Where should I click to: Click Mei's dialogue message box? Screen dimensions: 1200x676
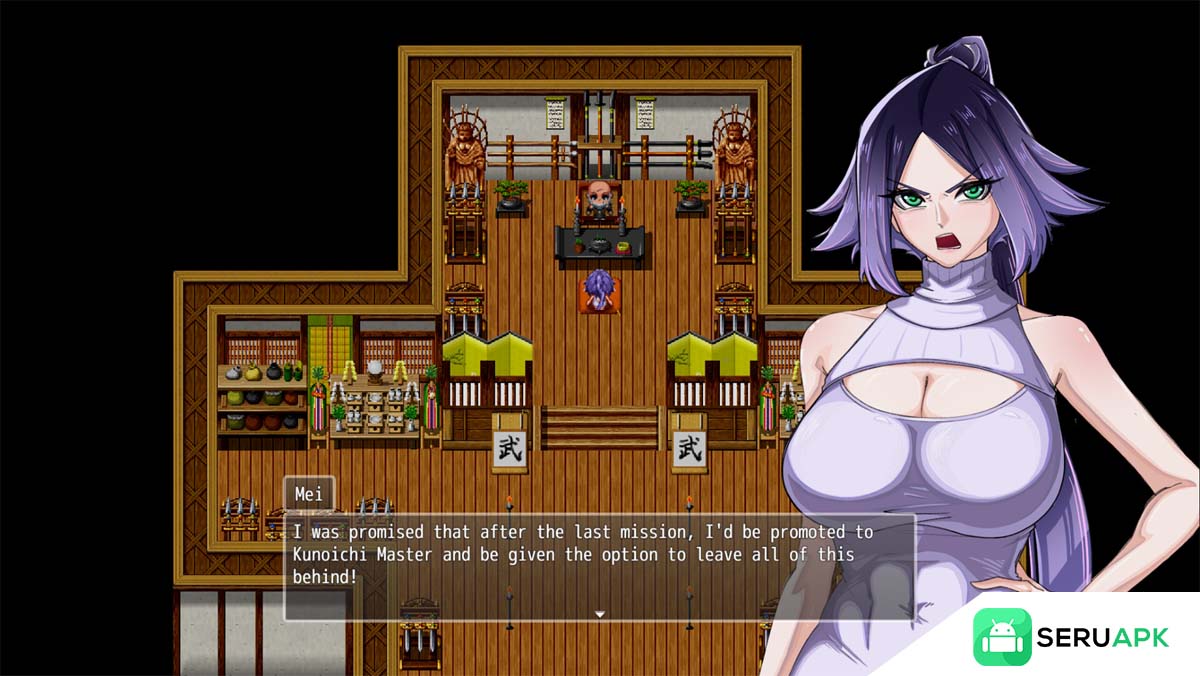[x=599, y=566]
